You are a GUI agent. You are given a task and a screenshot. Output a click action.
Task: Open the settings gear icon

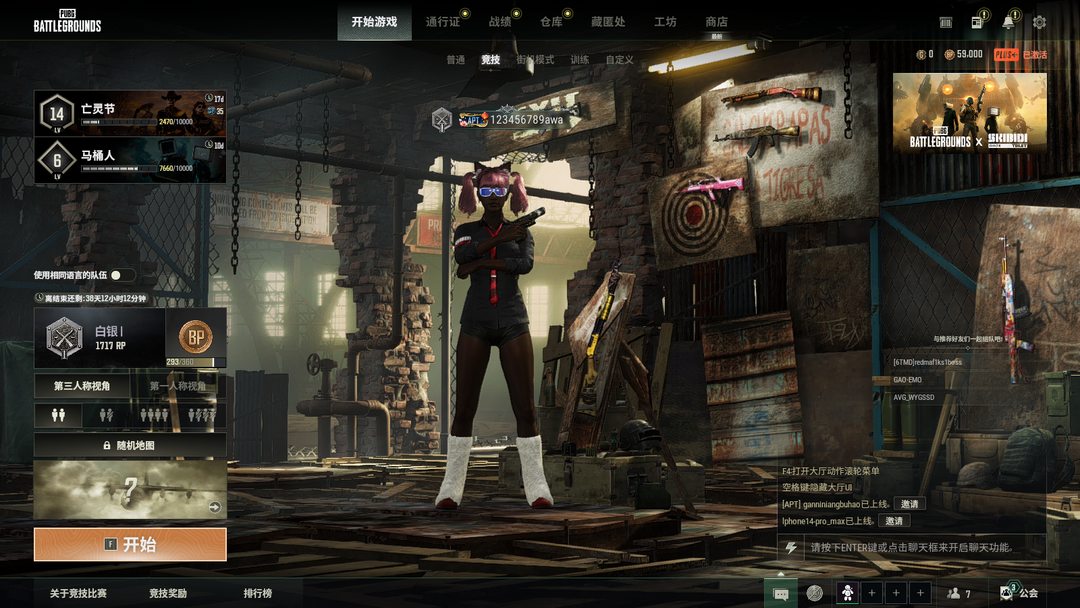(1039, 22)
